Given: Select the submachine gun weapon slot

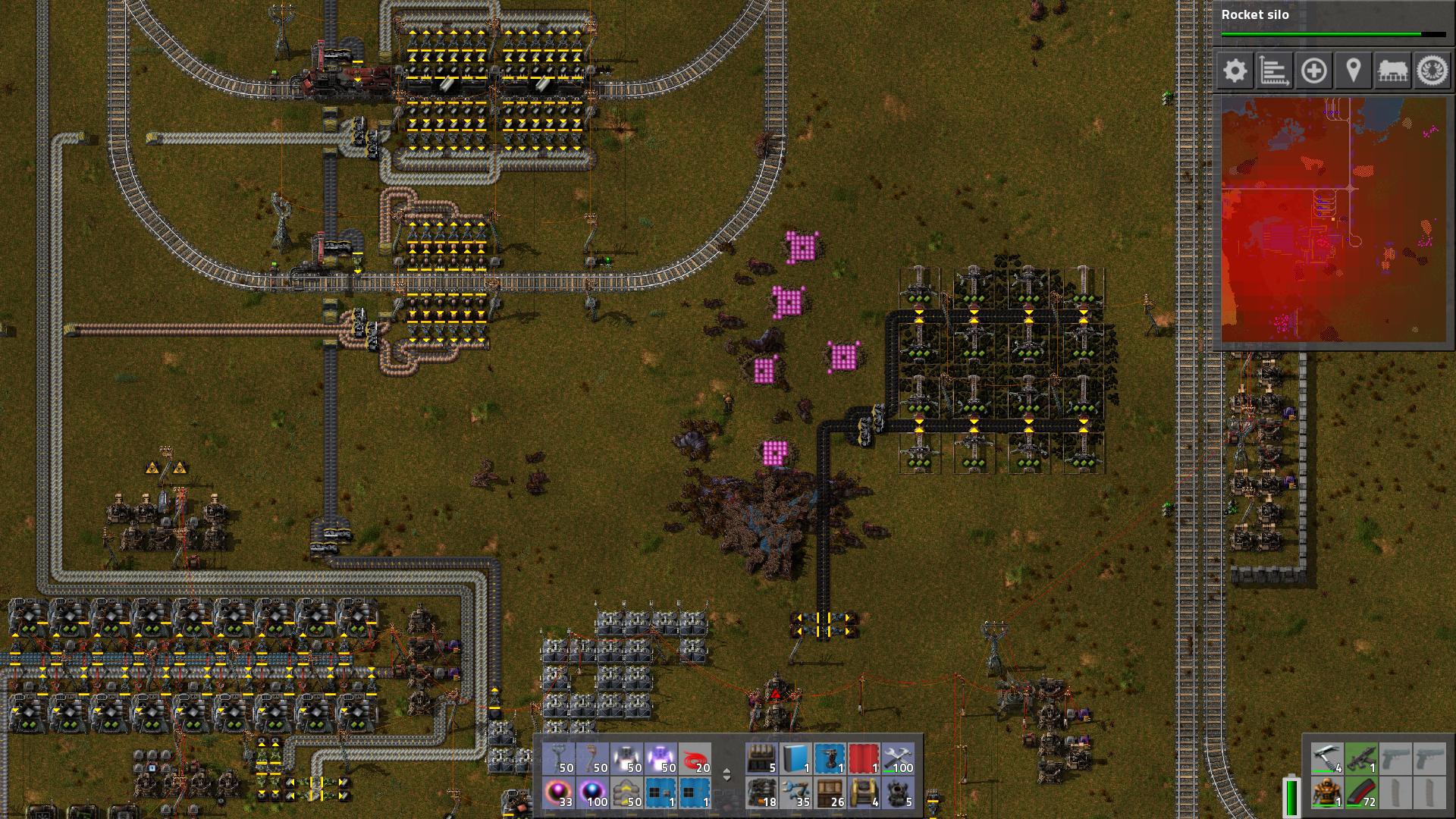Looking at the screenshot, I should pyautogui.click(x=1361, y=758).
